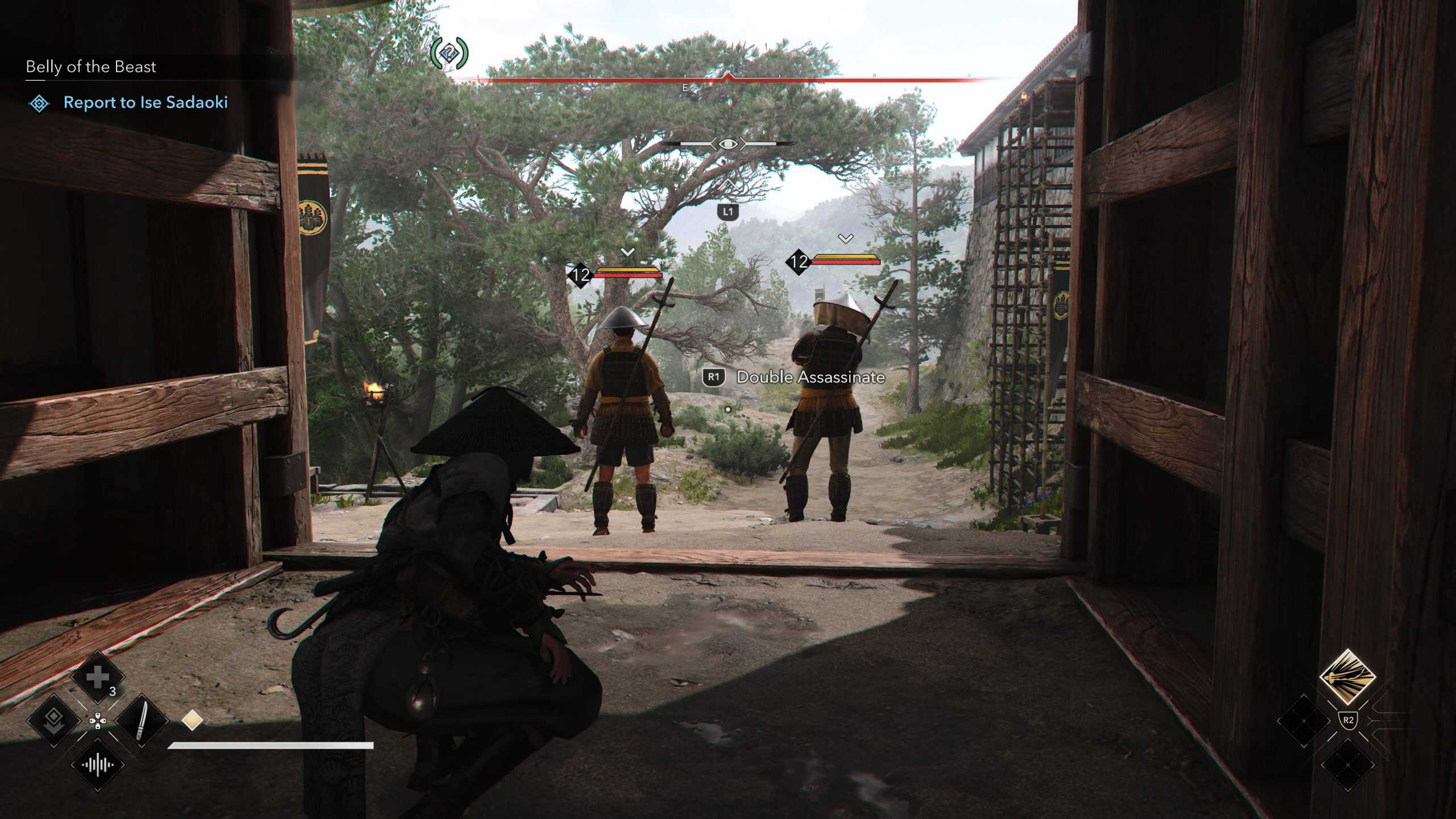Toggle the question mark scan indicator above compass
1456x819 pixels.
pos(449,54)
